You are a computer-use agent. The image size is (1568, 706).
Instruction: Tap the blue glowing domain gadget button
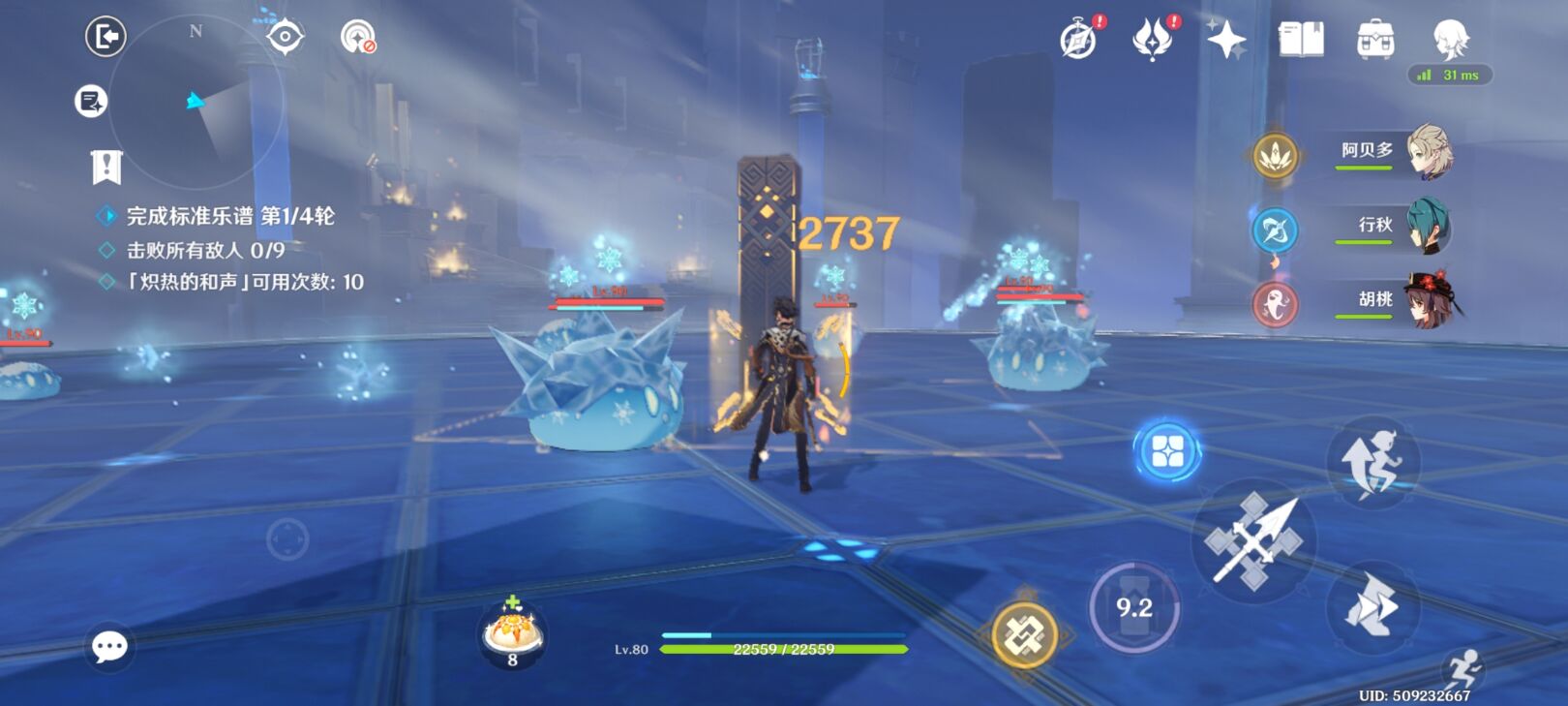1167,450
